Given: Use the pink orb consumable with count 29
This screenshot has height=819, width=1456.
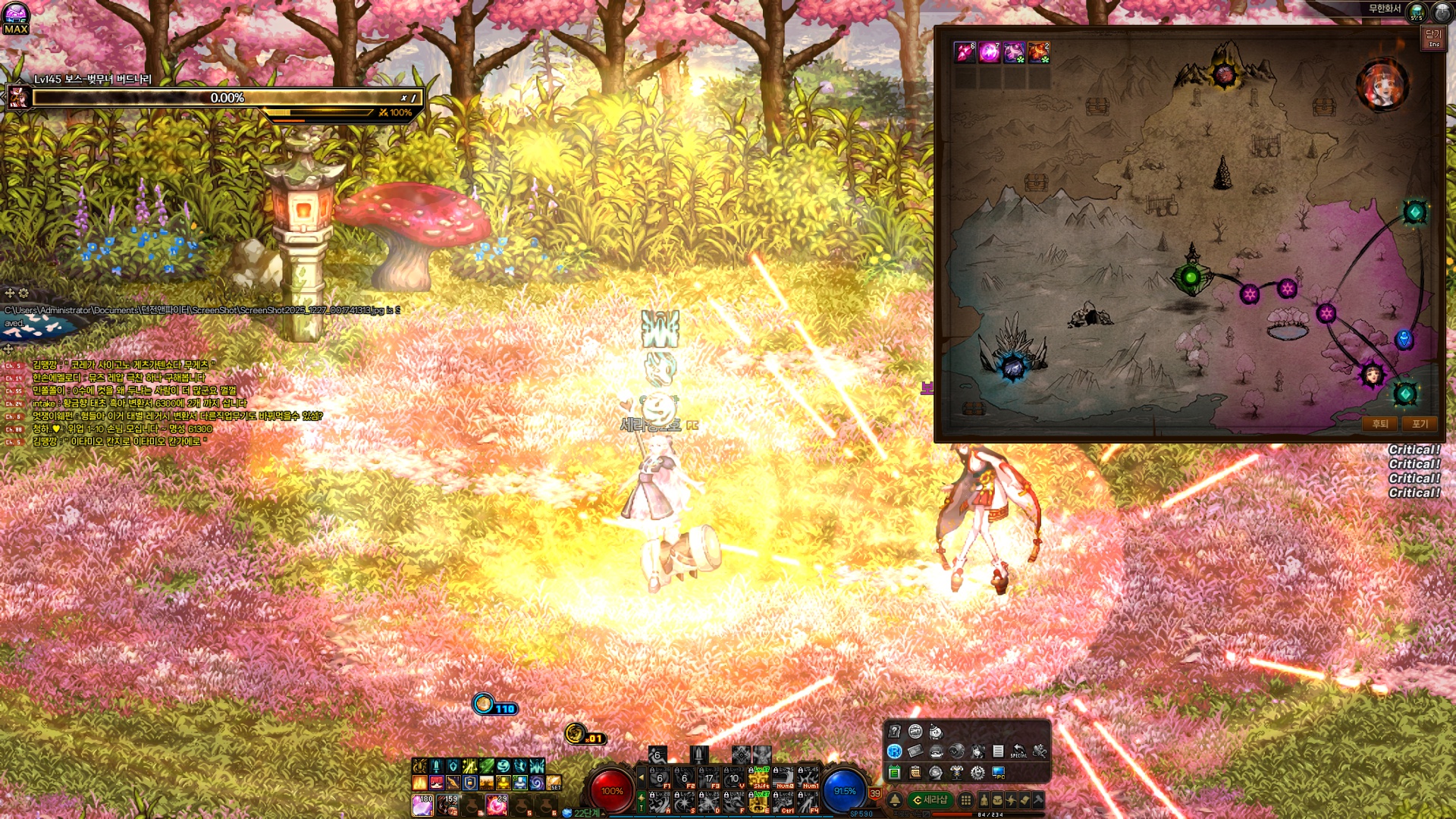Looking at the screenshot, I should pyautogui.click(x=497, y=805).
